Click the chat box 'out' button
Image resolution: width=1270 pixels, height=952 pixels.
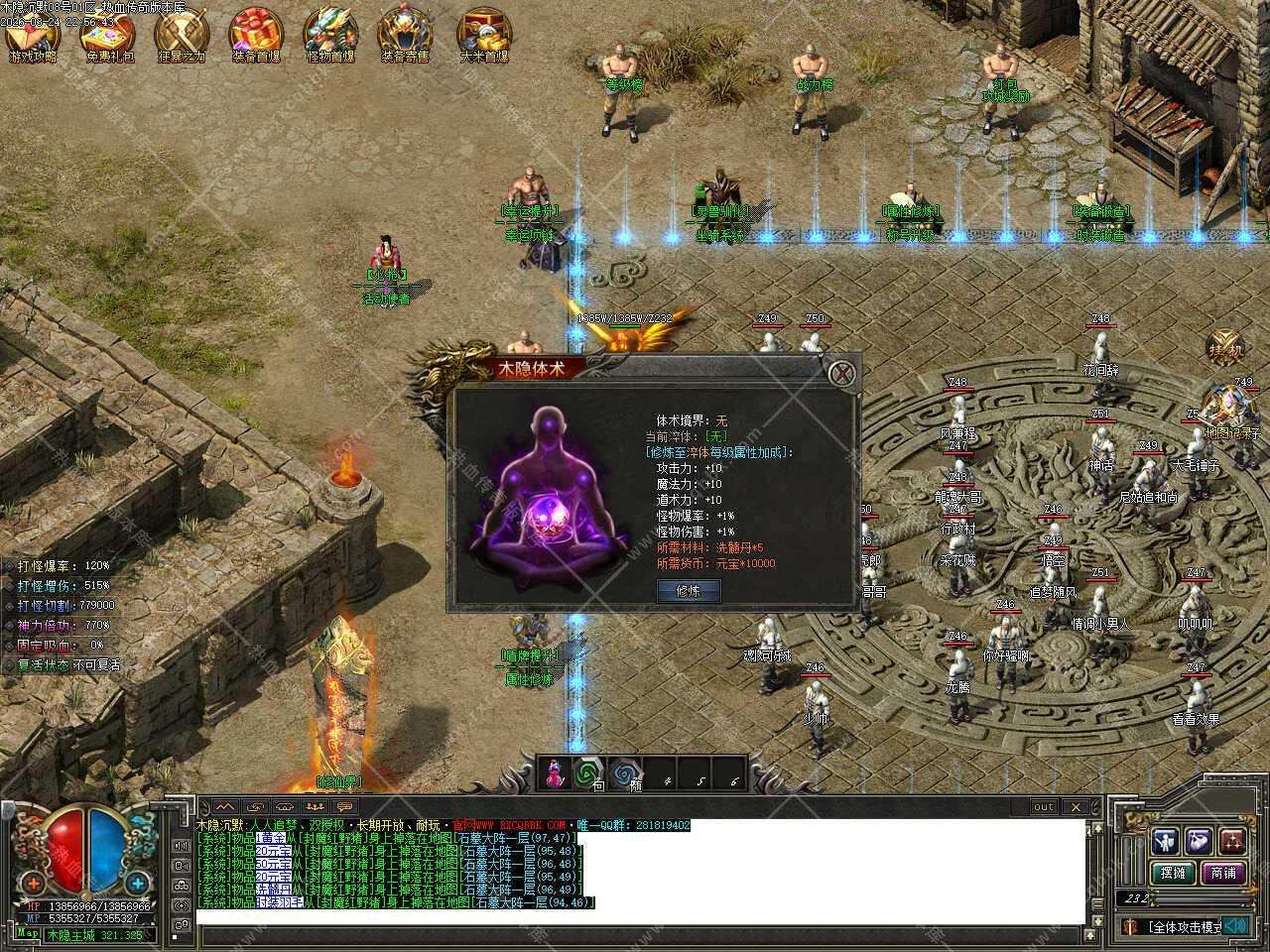click(x=1043, y=807)
